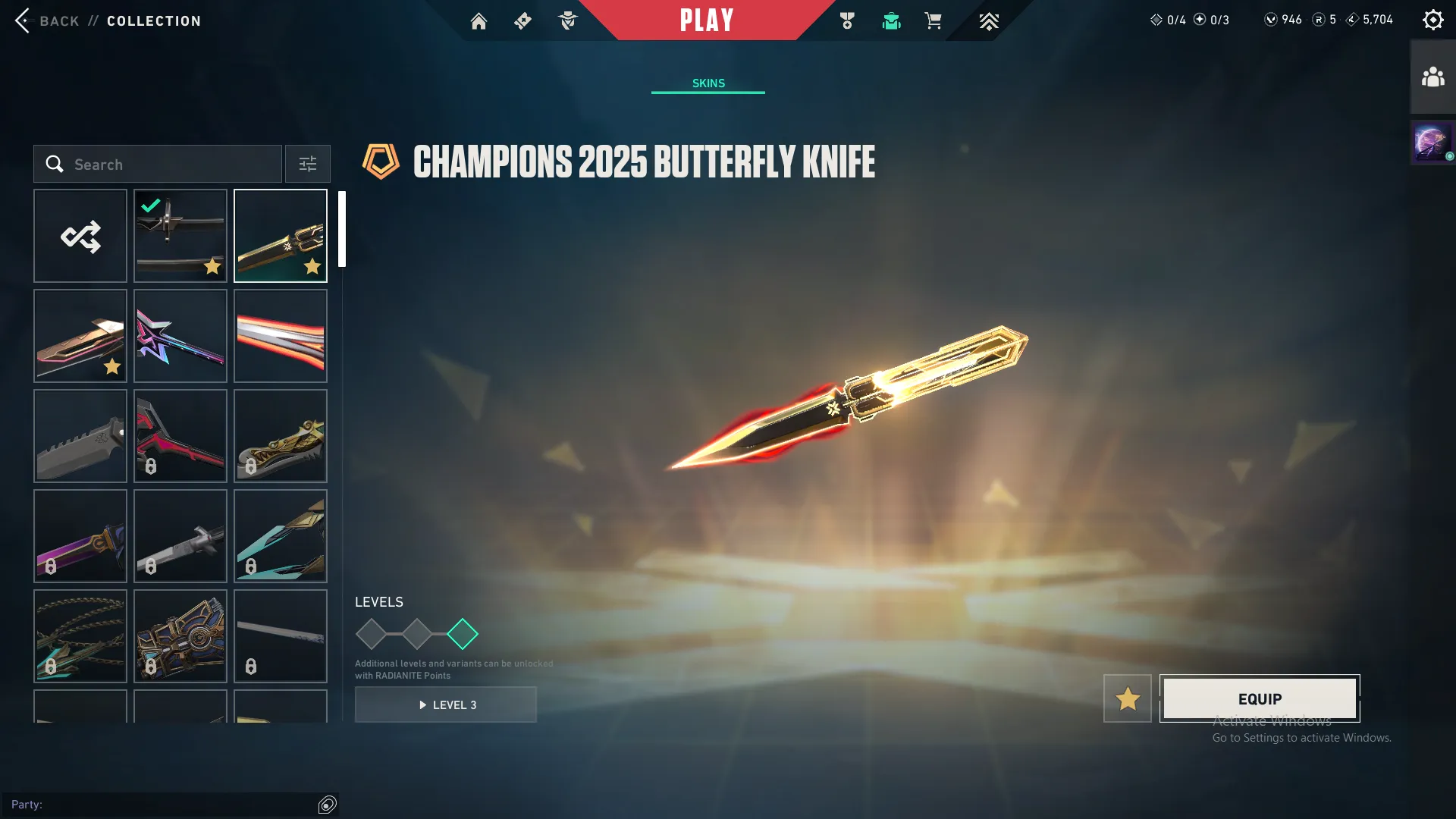Open the Battlepass ticket icon
Screen dimensions: 1456x819
click(522, 20)
